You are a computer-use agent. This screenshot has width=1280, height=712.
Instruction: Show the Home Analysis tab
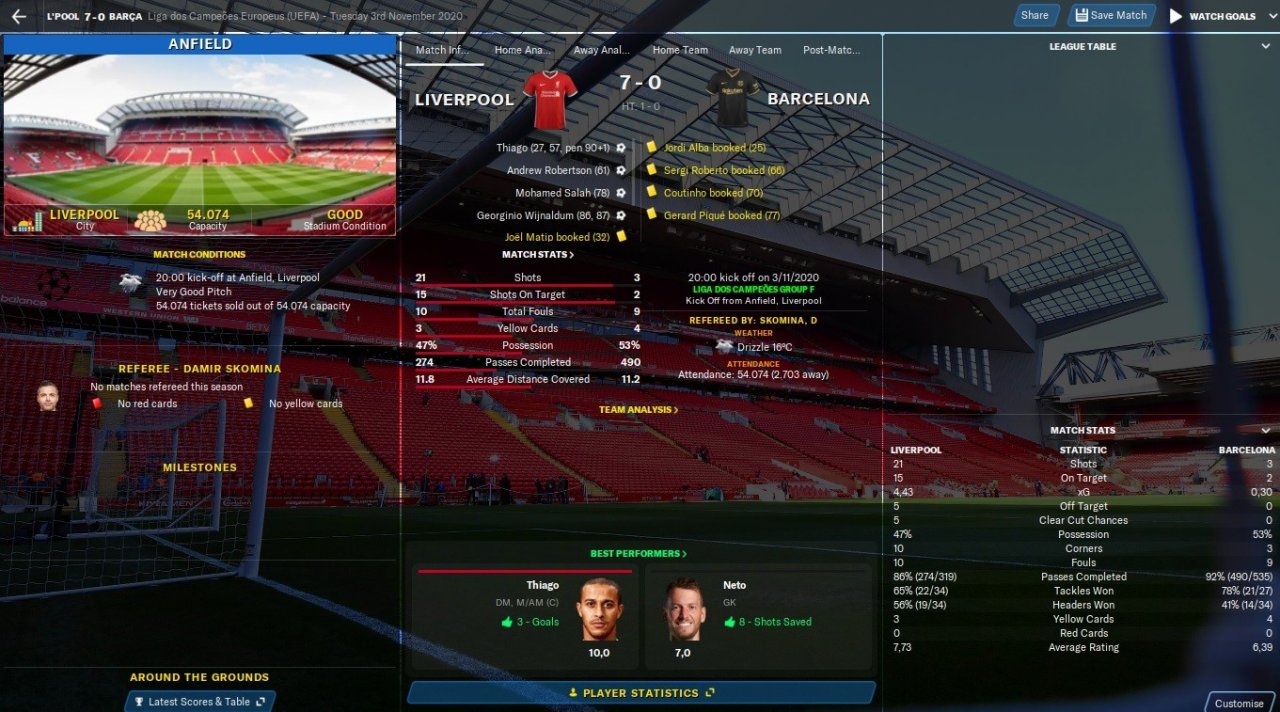522,50
